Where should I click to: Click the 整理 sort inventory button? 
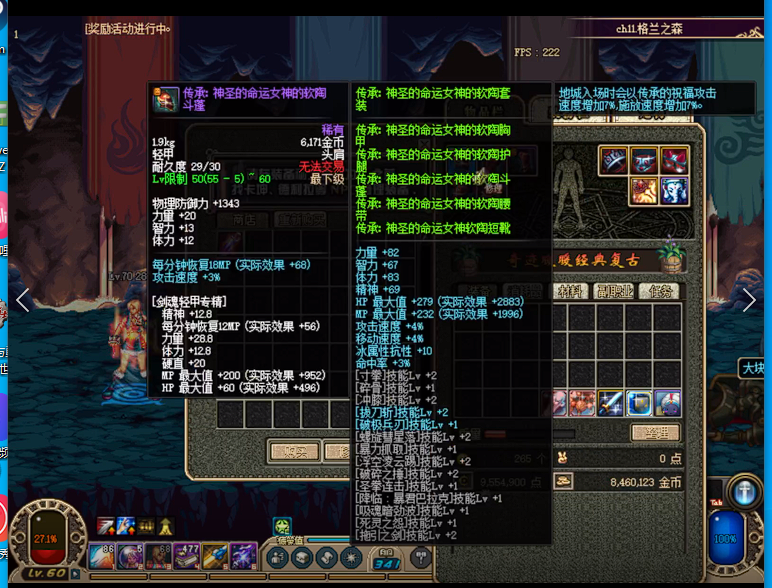tap(654, 432)
